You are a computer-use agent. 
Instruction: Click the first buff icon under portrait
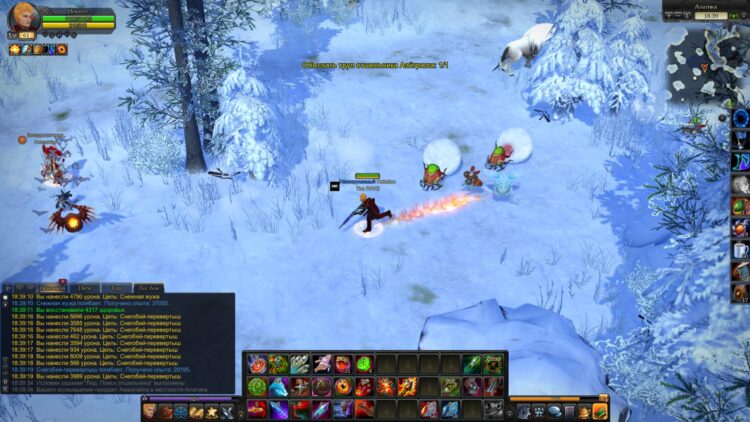(15, 49)
